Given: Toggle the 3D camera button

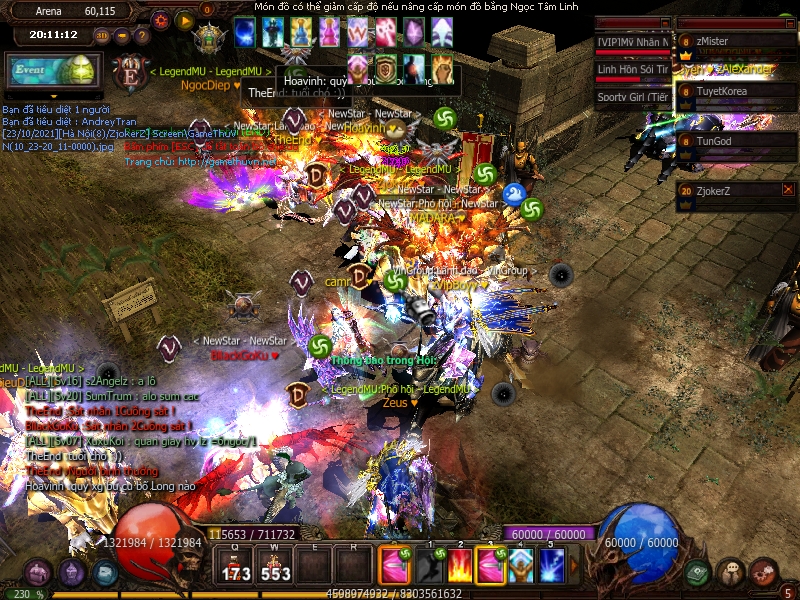Looking at the screenshot, I should tap(103, 36).
